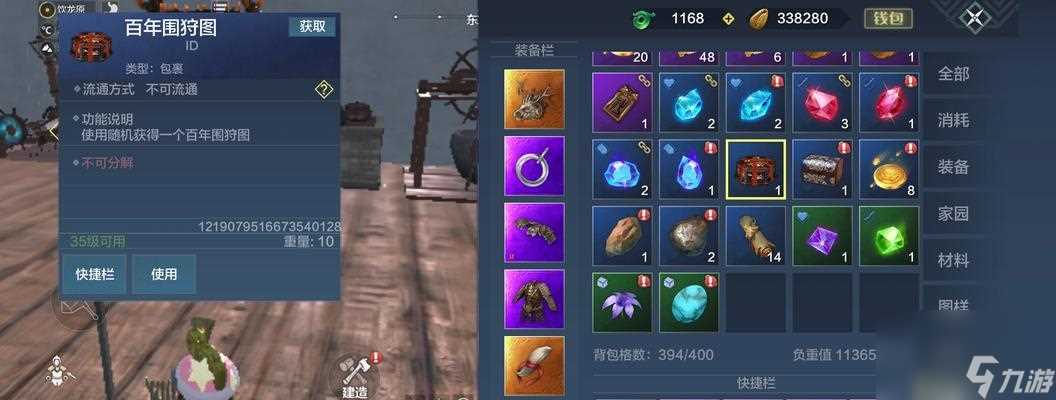Select the treasure chest inventory slot

(822, 169)
